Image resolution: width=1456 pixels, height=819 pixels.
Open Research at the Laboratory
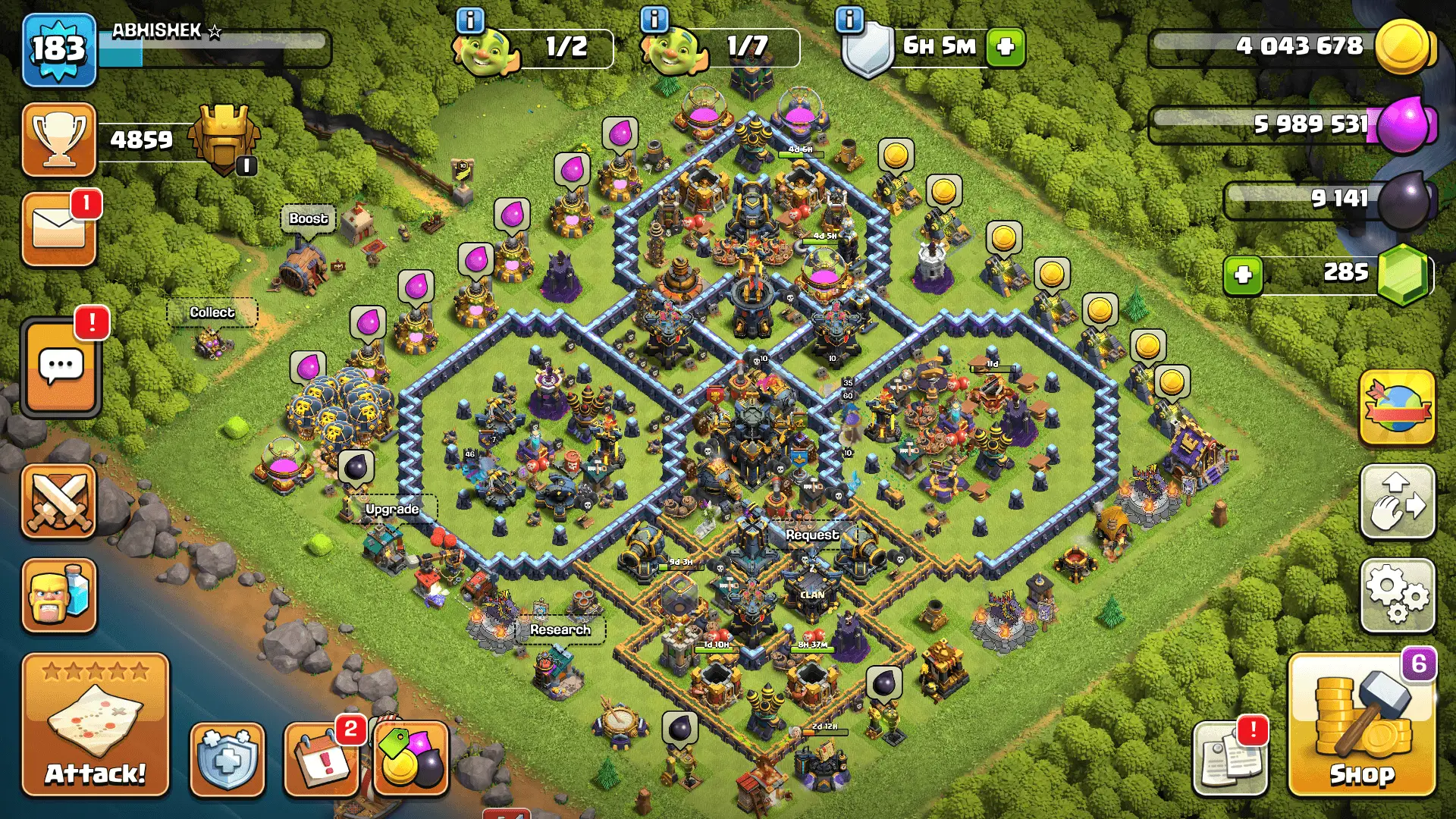coord(560,629)
